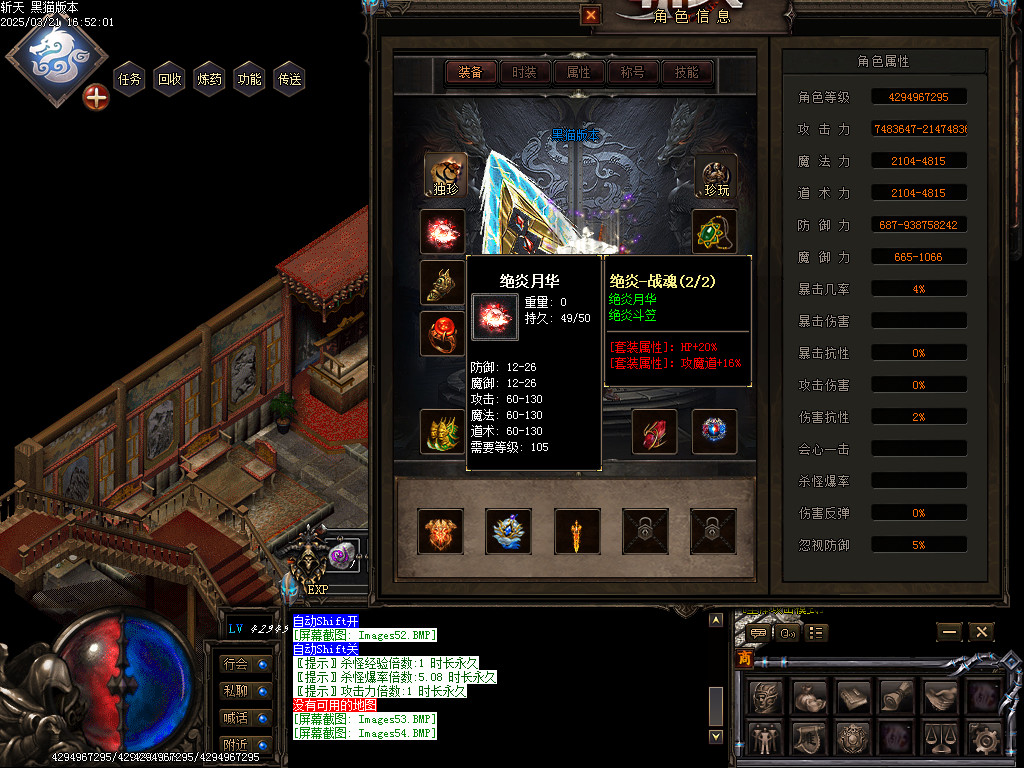Open the 属性 tab
This screenshot has width=1024, height=768.
point(578,72)
